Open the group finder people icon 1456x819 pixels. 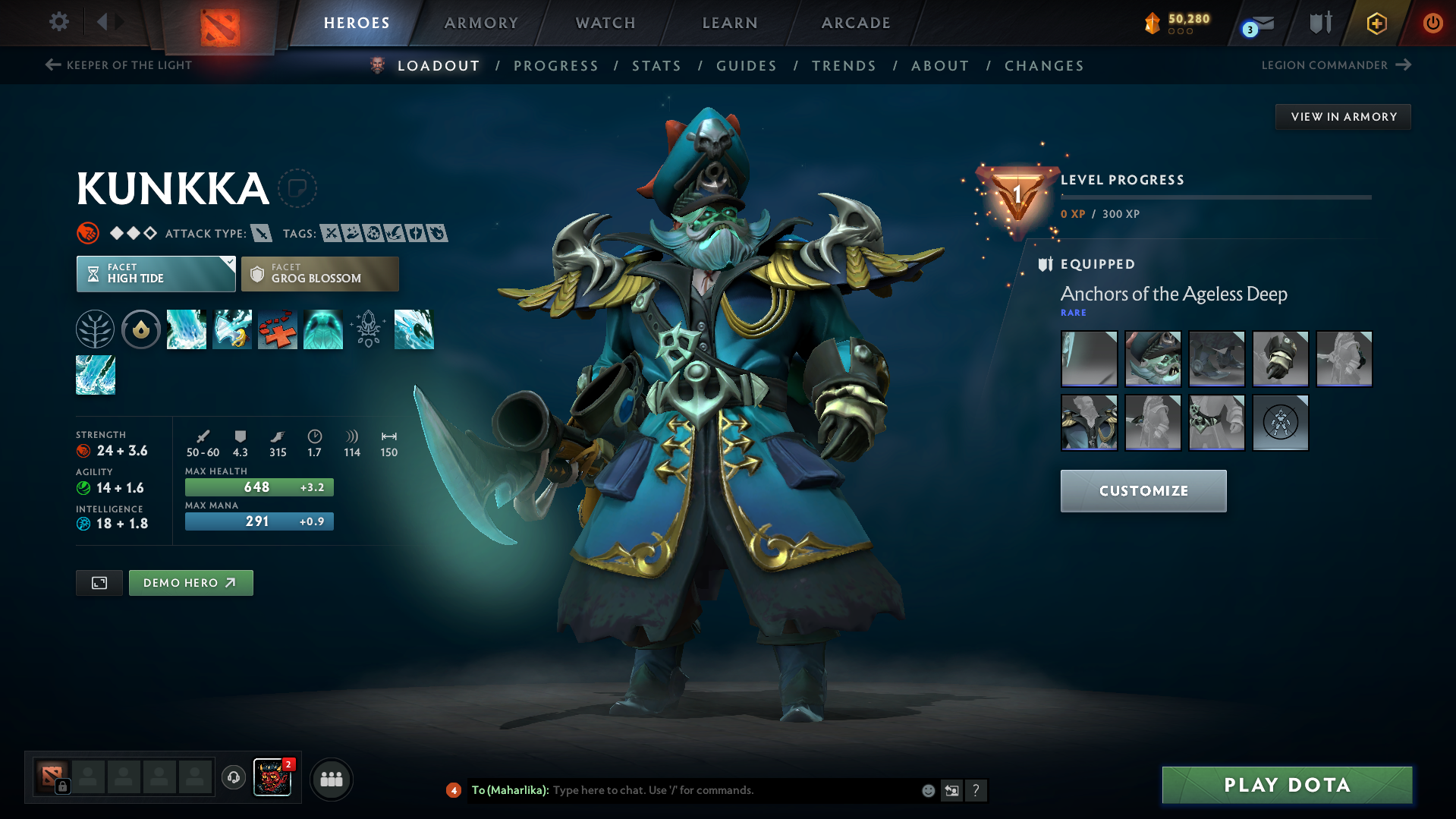331,778
